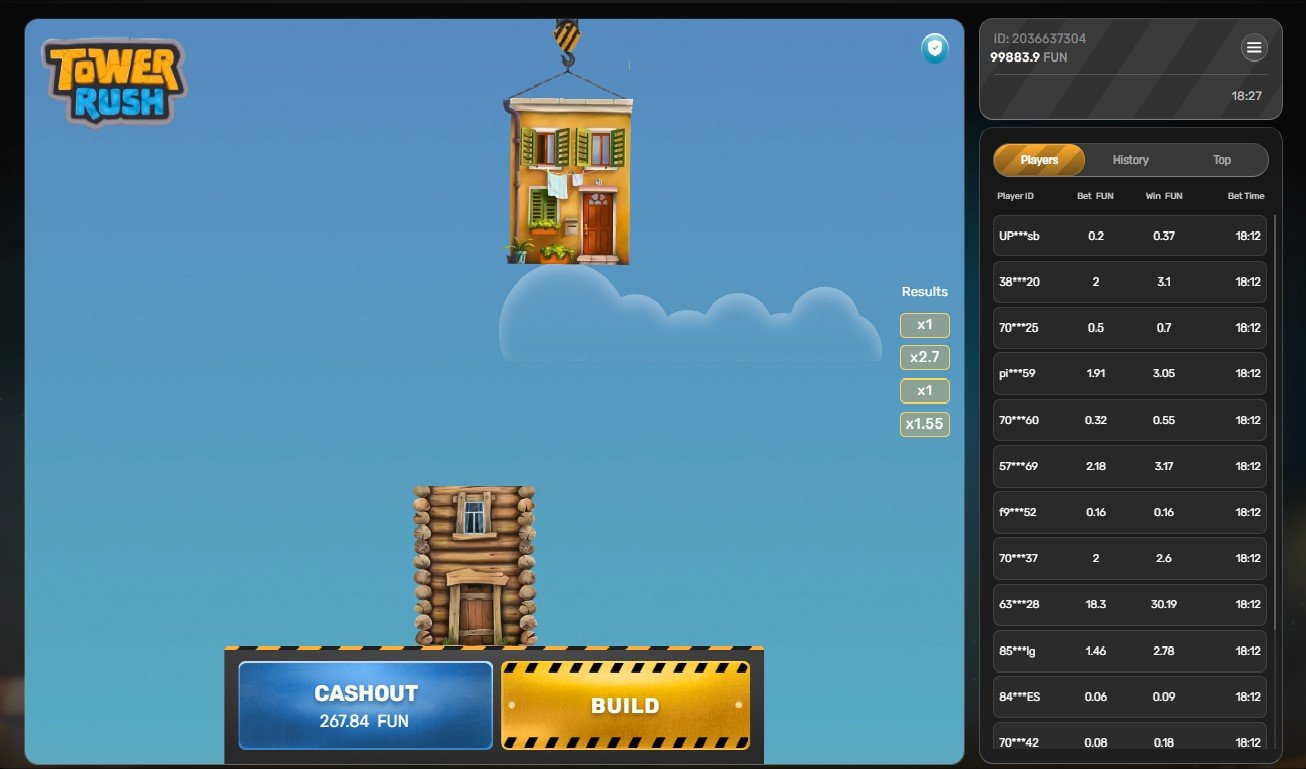Select the second x1 result chip
Viewport: 1306px width, 769px height.
tap(924, 390)
